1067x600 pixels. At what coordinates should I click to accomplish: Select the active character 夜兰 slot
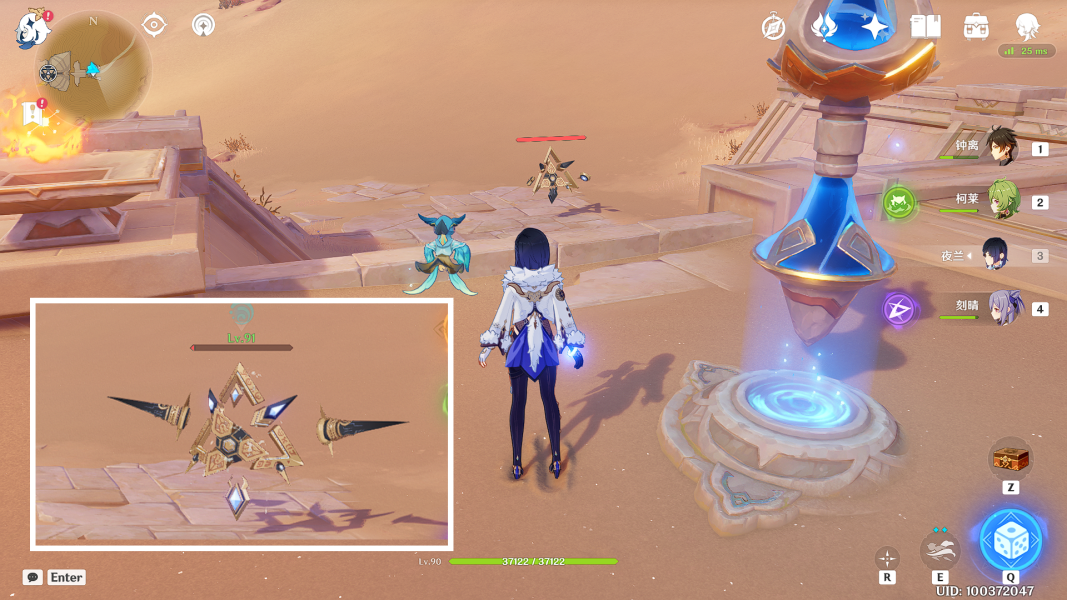[x=1001, y=254]
